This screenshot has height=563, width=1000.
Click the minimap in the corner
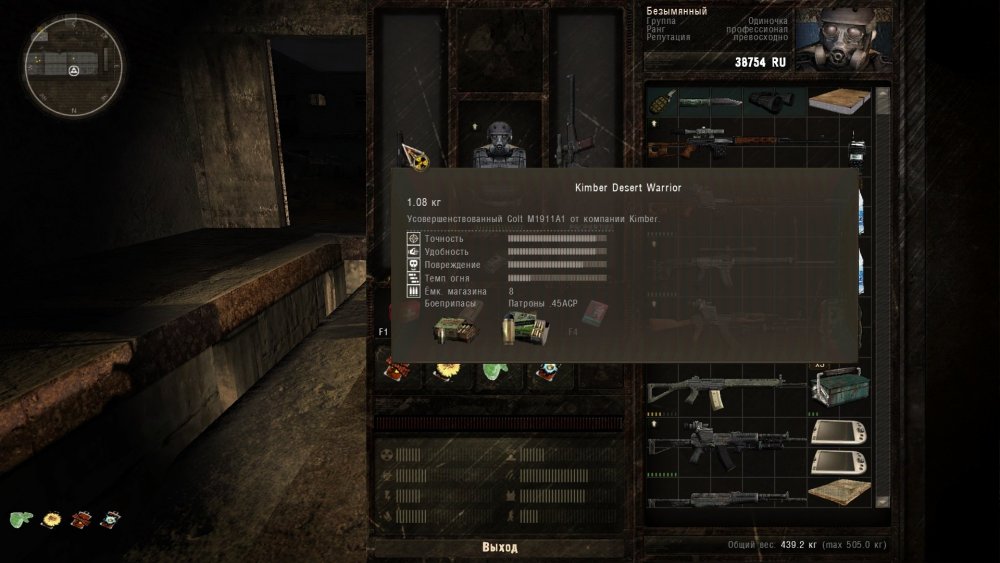pyautogui.click(x=75, y=69)
